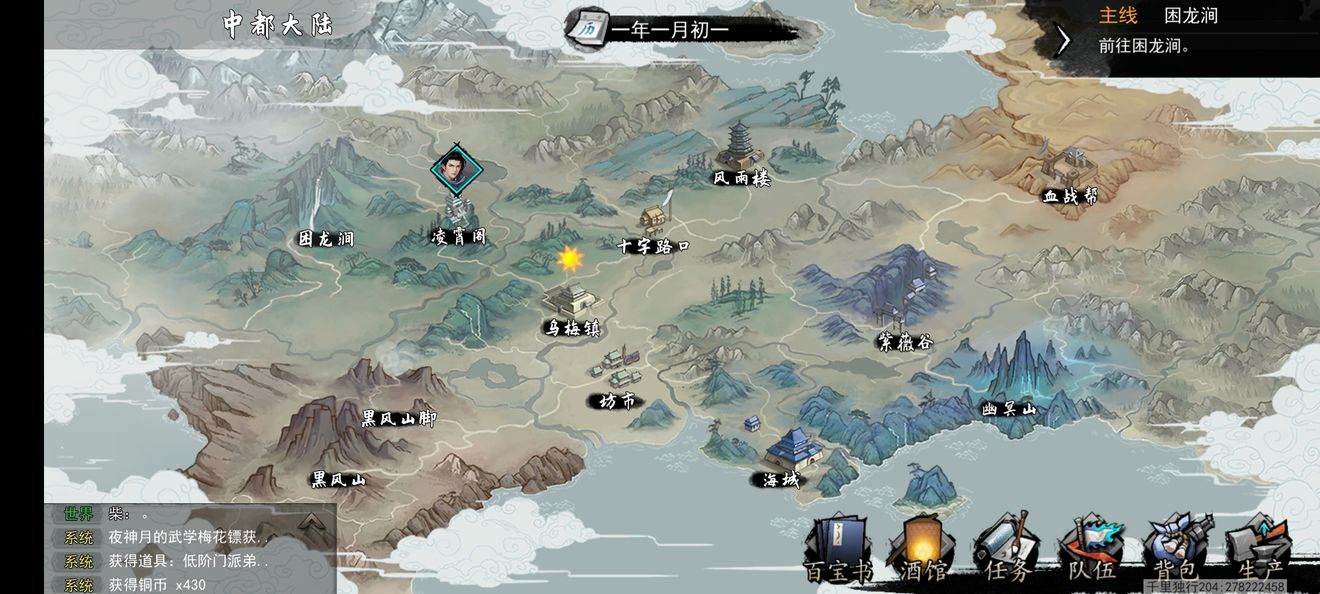Open the calendar date display
The height and width of the screenshot is (594, 1320).
pyautogui.click(x=588, y=28)
